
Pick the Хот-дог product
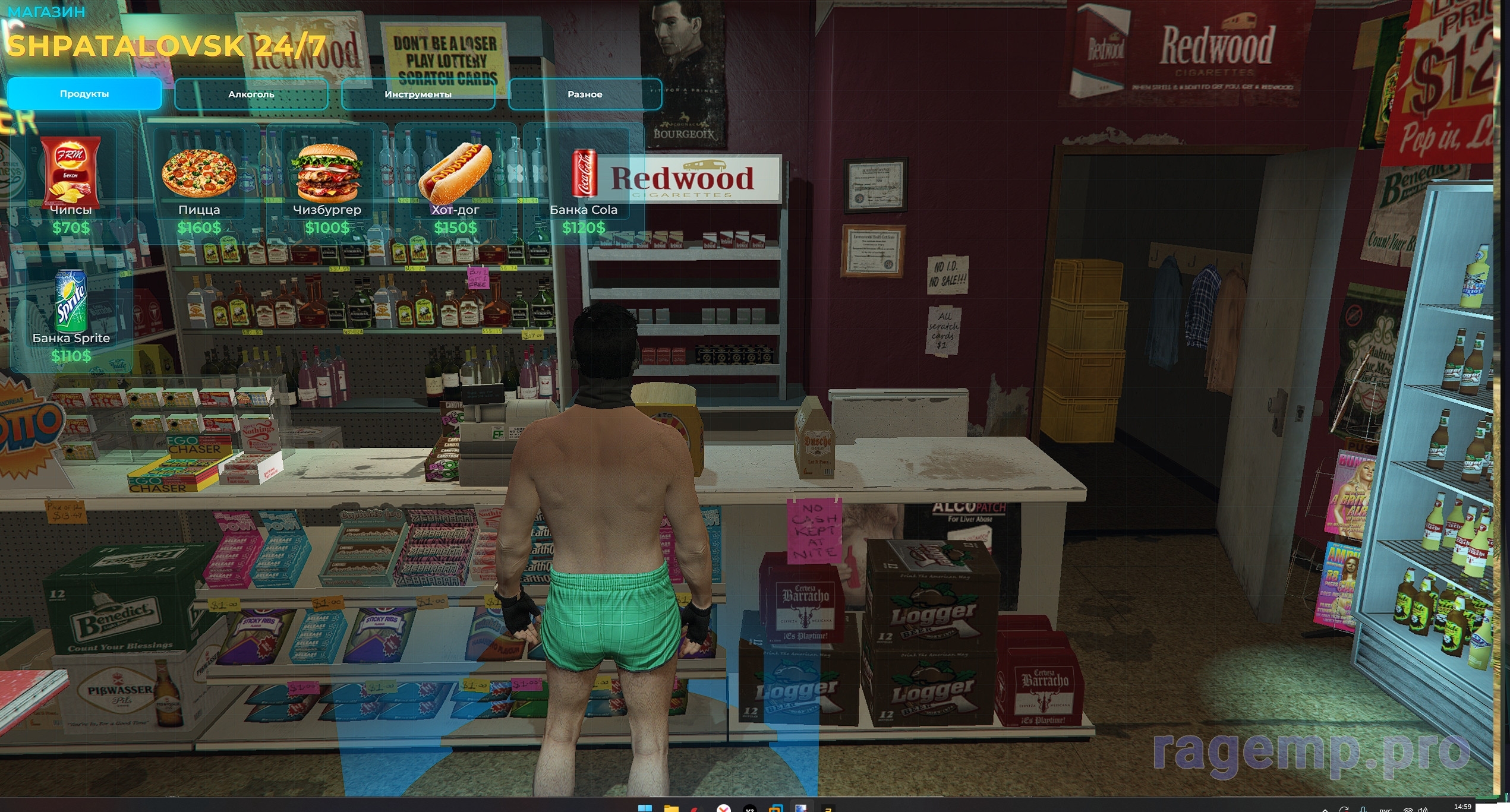pyautogui.click(x=455, y=184)
